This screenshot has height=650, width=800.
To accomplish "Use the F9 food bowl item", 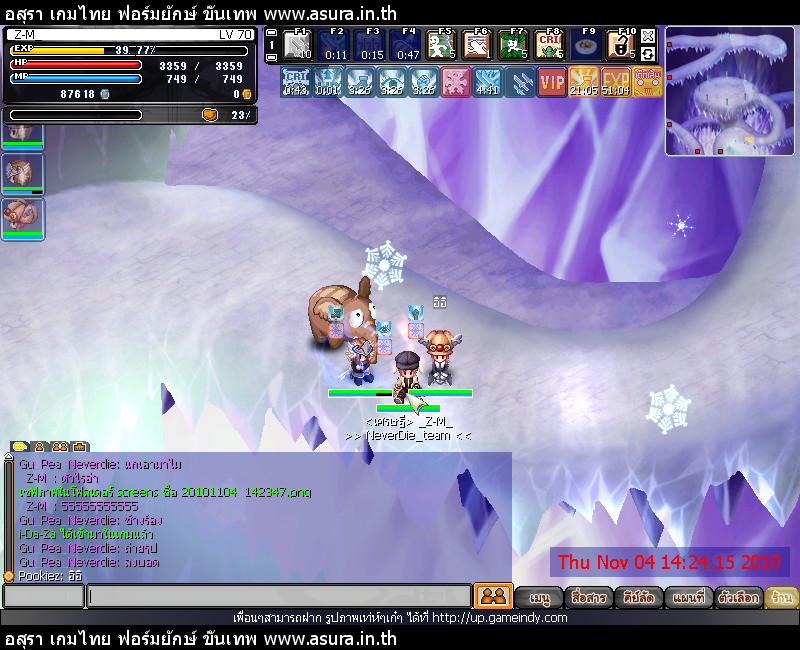I will (x=584, y=45).
